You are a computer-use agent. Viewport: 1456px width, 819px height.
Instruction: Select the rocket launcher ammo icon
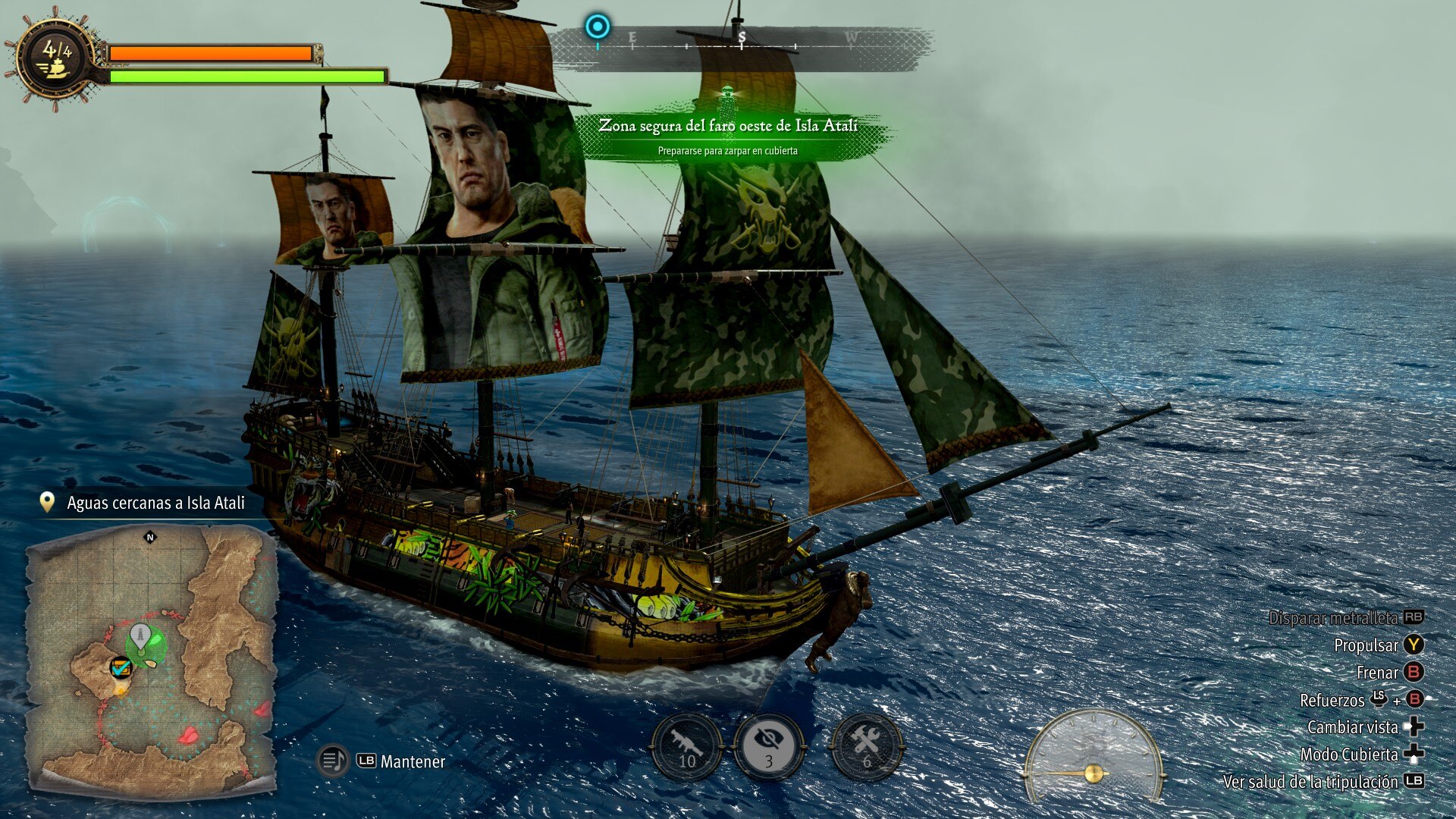pyautogui.click(x=687, y=745)
